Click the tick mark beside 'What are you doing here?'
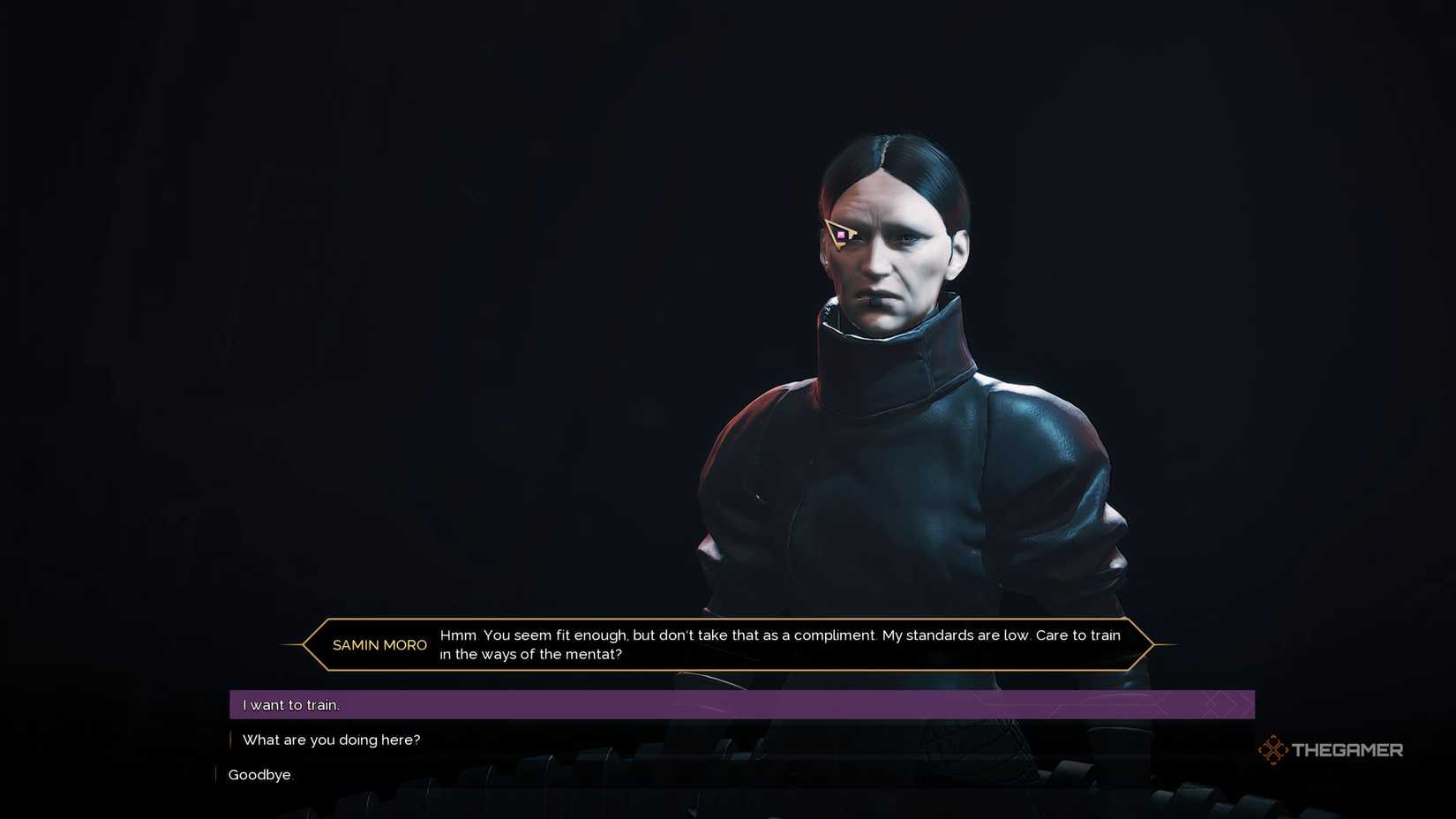 tap(232, 739)
